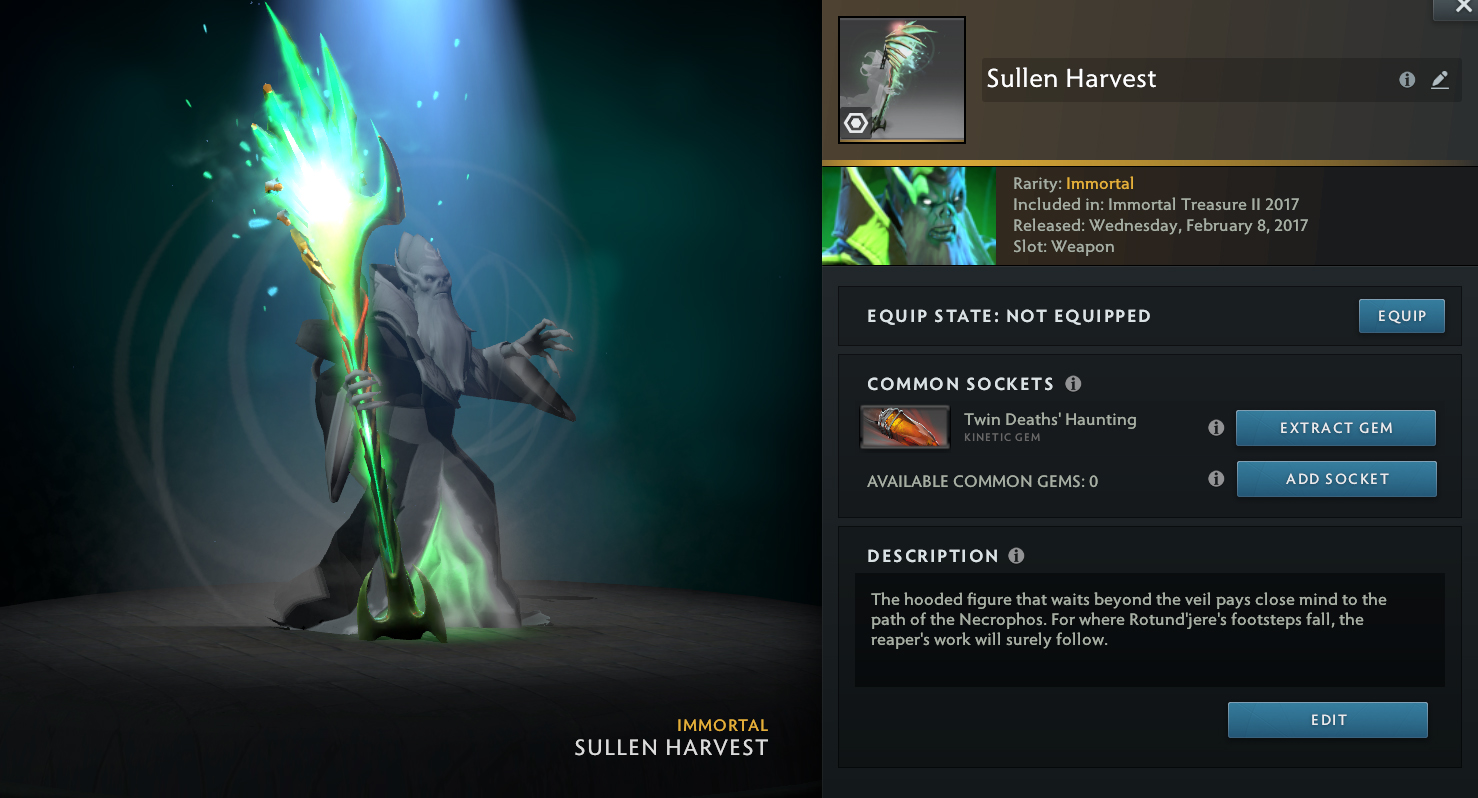Click the Sullen Harvest item thumbnail

[901, 80]
